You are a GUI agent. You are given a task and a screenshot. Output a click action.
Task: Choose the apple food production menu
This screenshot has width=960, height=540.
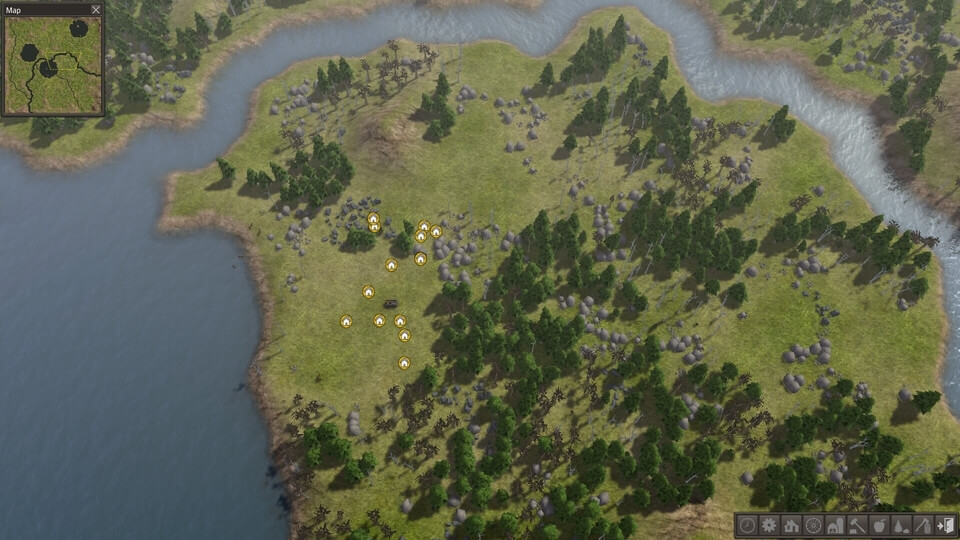click(x=879, y=525)
